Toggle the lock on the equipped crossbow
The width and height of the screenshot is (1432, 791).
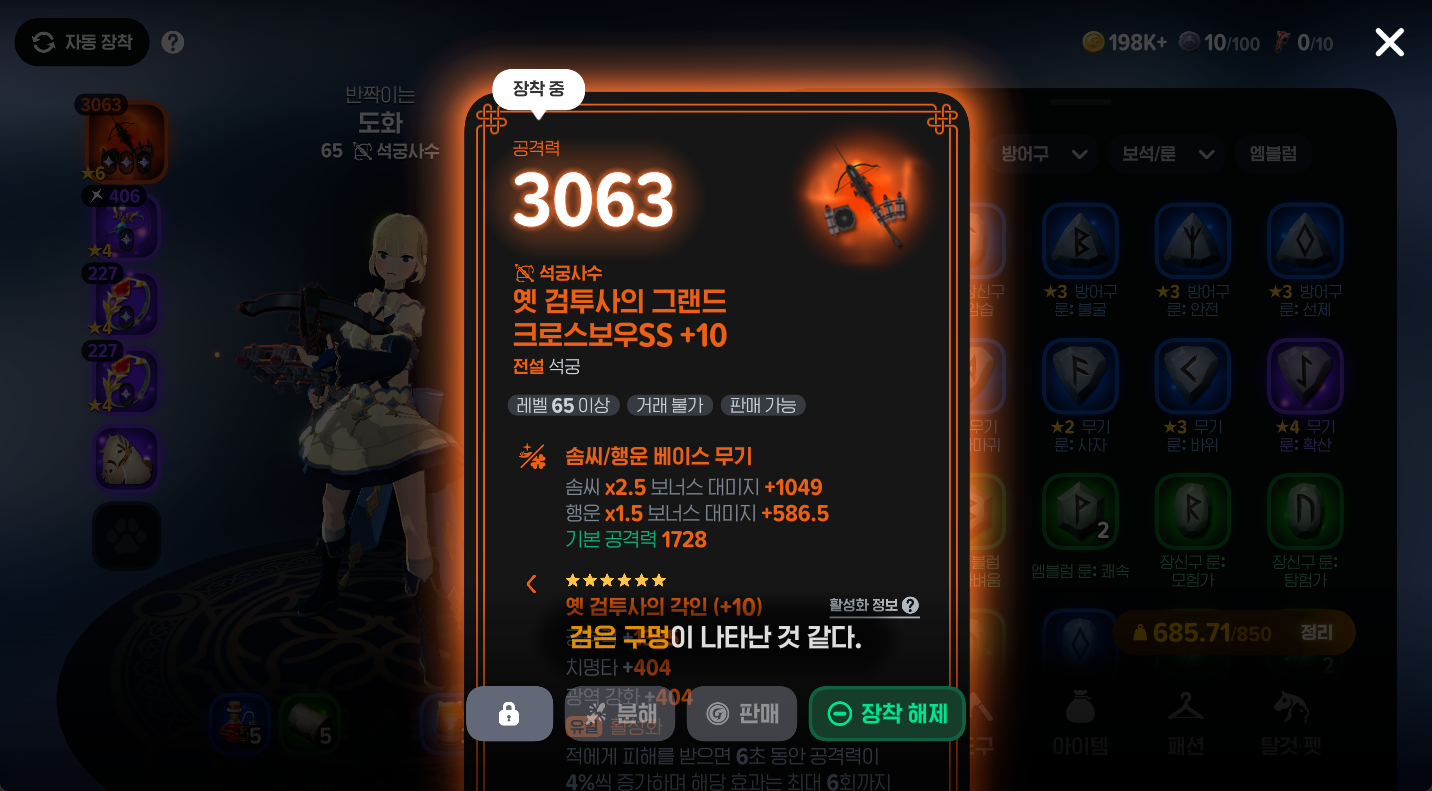click(509, 713)
